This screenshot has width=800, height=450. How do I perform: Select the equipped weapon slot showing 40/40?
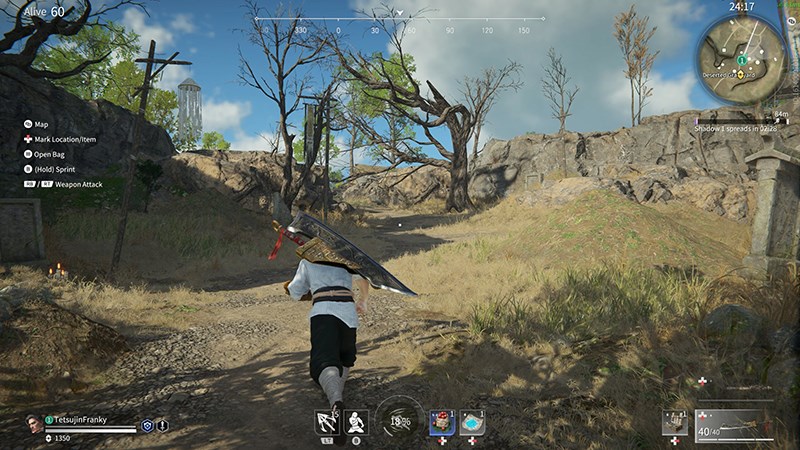(x=734, y=424)
